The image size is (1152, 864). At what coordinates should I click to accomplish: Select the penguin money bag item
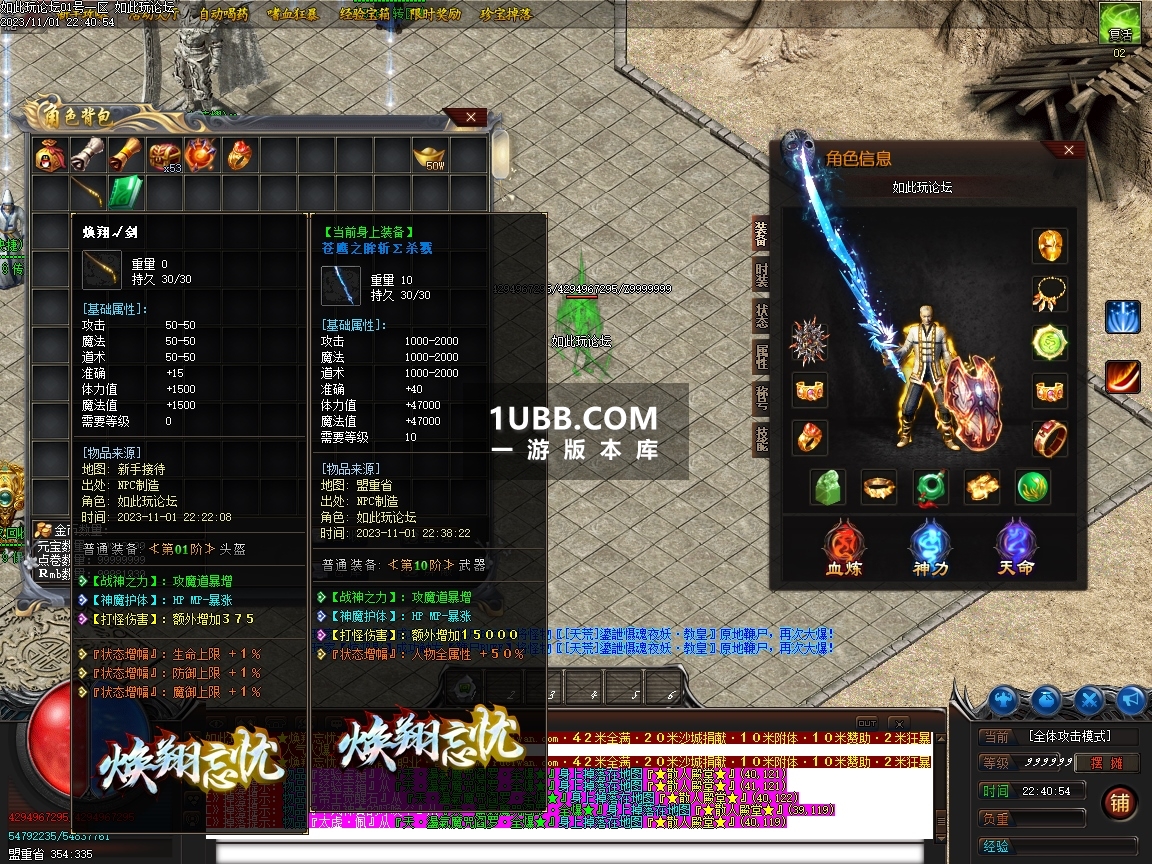tap(49, 155)
